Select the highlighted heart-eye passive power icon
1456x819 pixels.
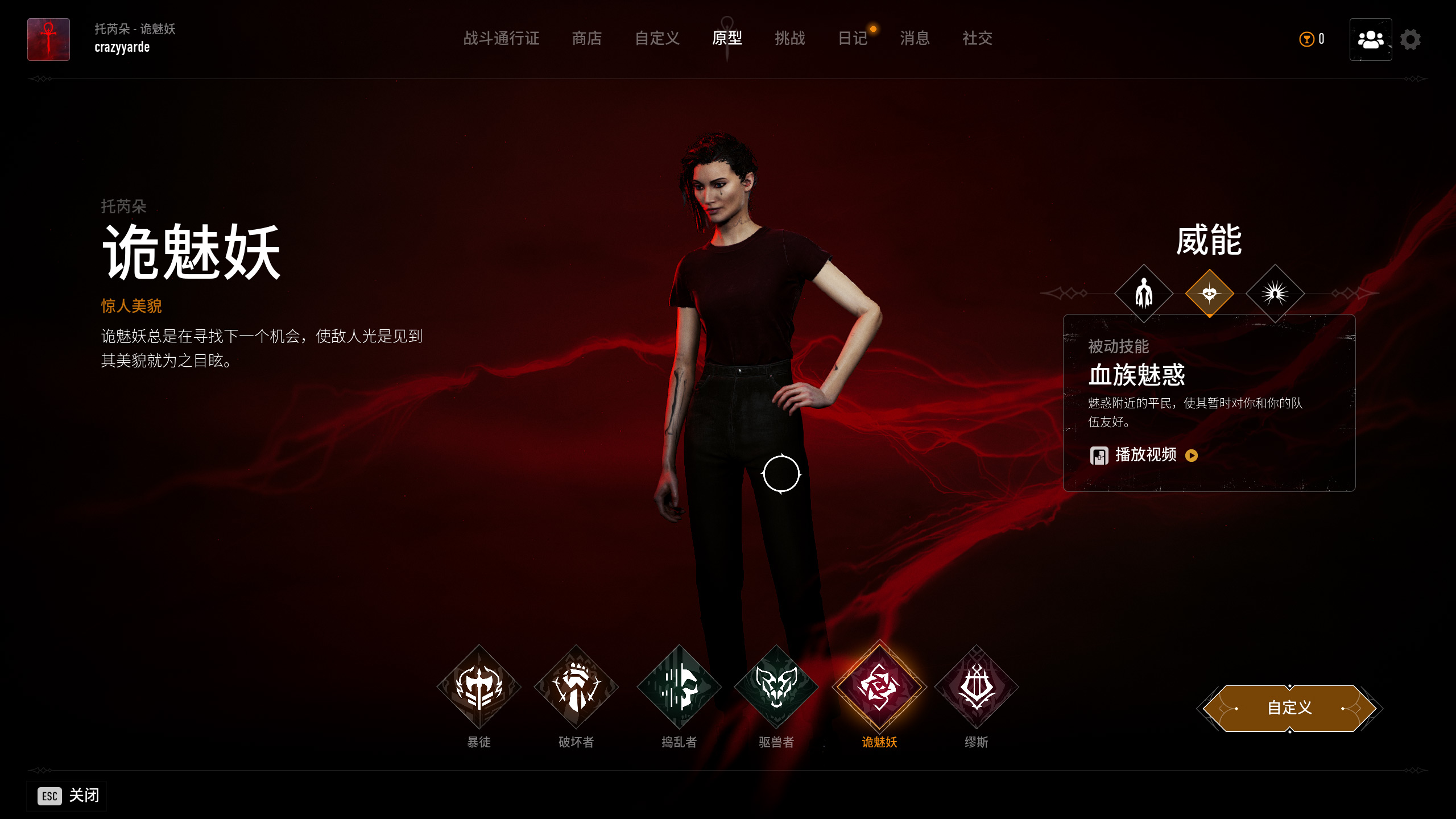click(1209, 293)
